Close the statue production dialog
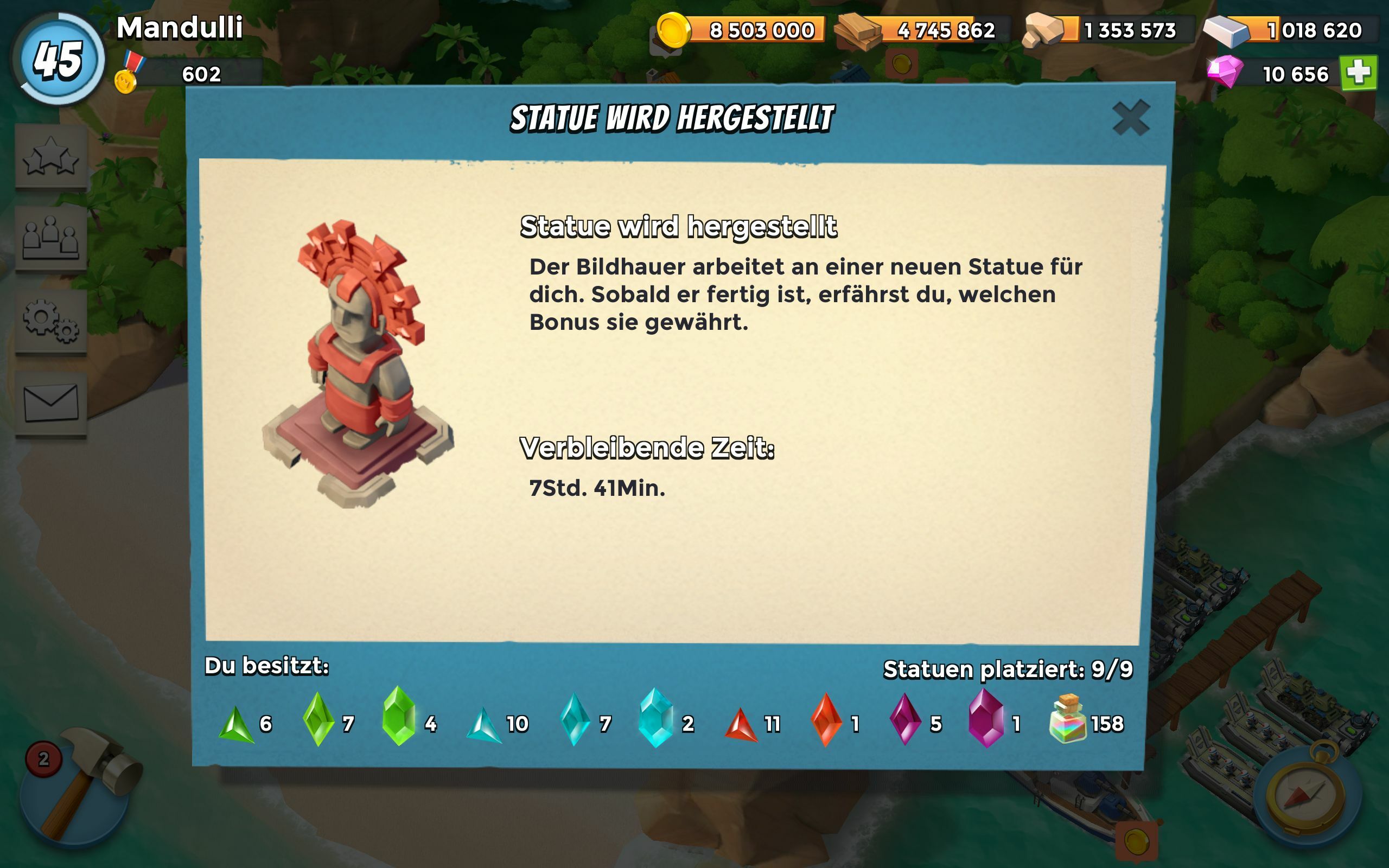Screen dimensions: 1389x868 pyautogui.click(x=1130, y=118)
